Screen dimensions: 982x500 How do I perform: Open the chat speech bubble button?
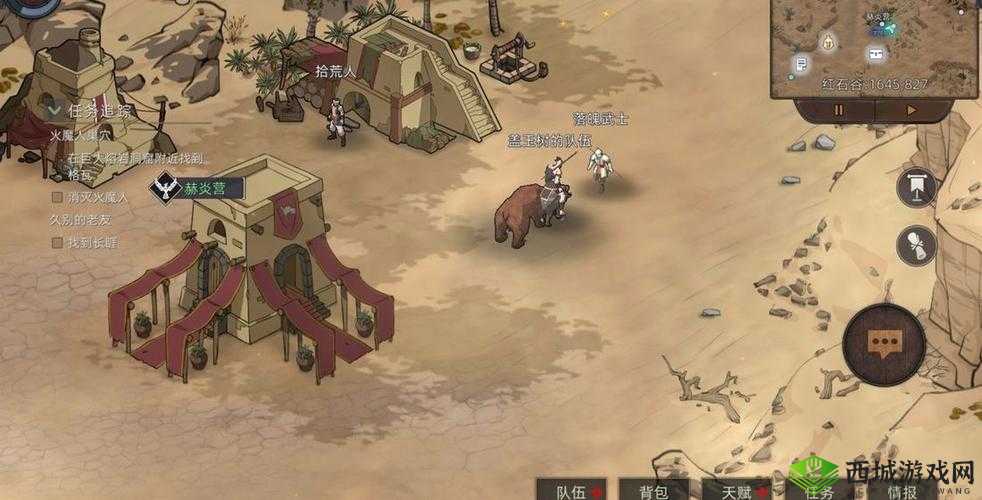pyautogui.click(x=882, y=343)
